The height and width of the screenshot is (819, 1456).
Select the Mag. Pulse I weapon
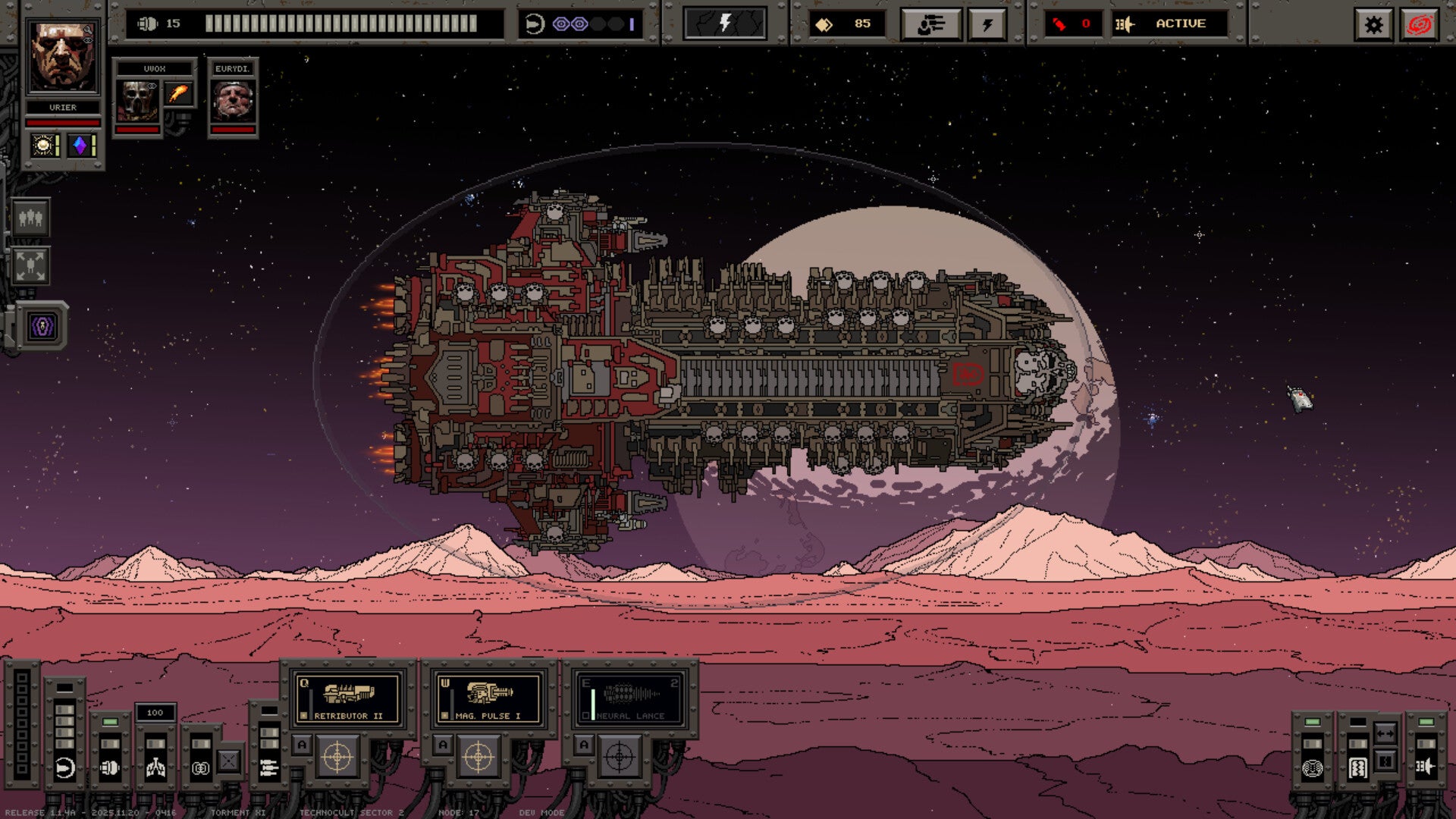[x=489, y=698]
